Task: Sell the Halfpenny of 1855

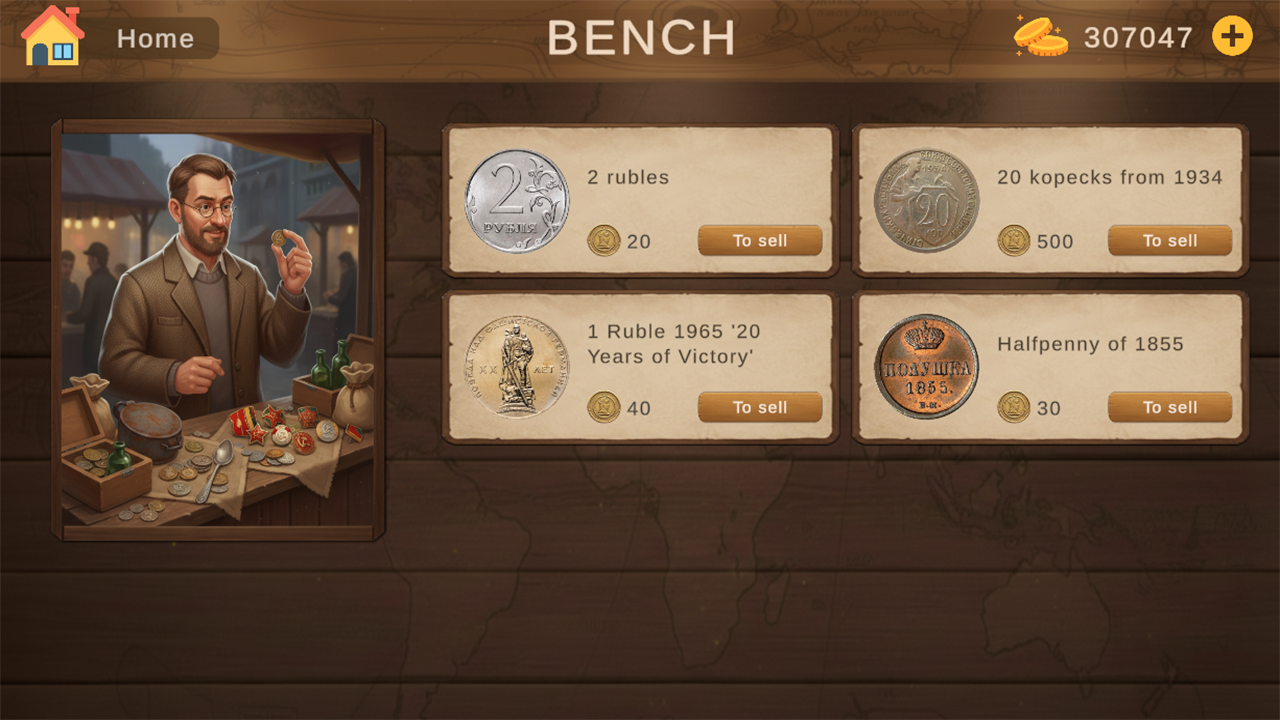Action: 1169,407
